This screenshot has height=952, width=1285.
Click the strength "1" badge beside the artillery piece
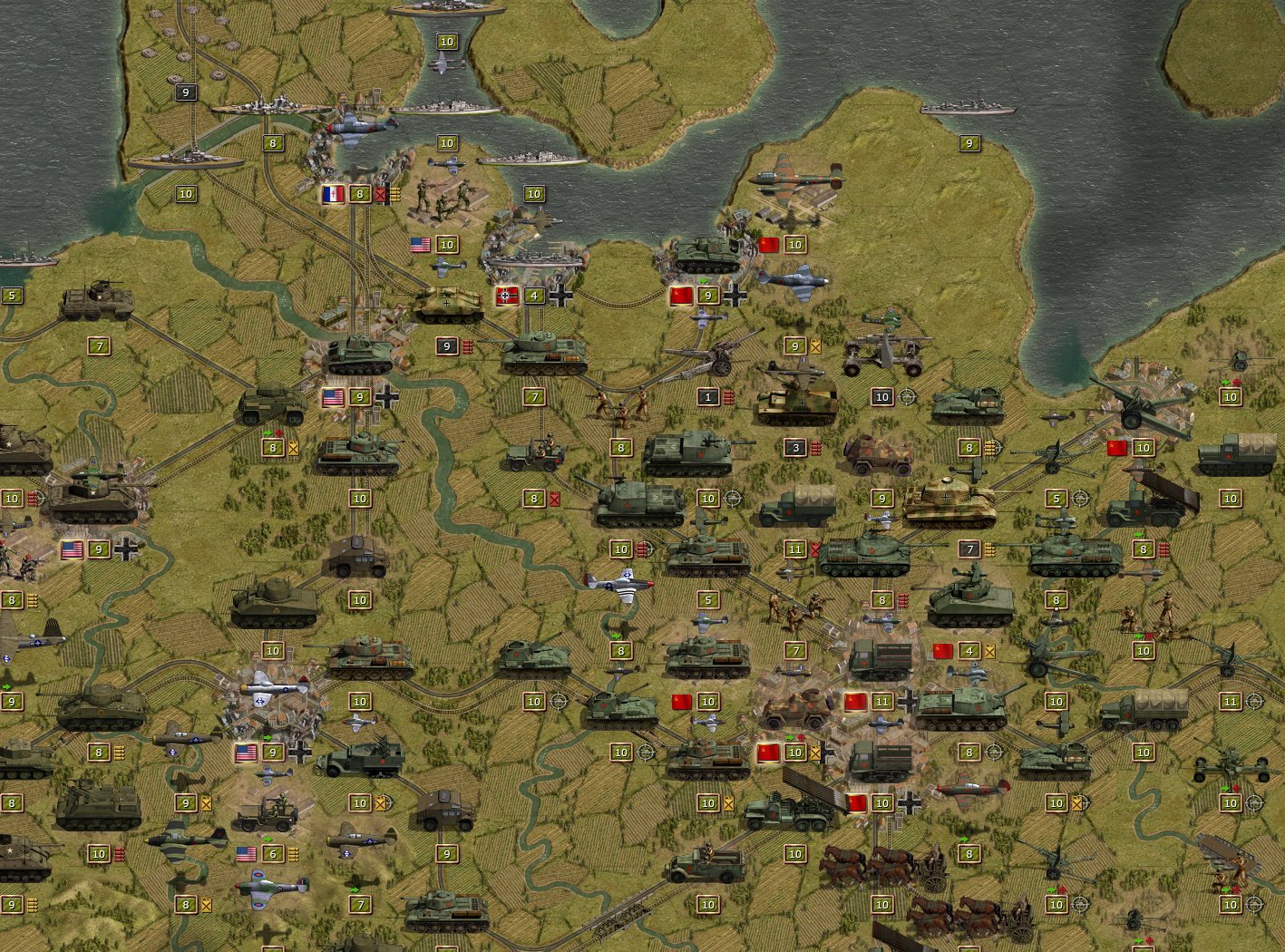(708, 397)
